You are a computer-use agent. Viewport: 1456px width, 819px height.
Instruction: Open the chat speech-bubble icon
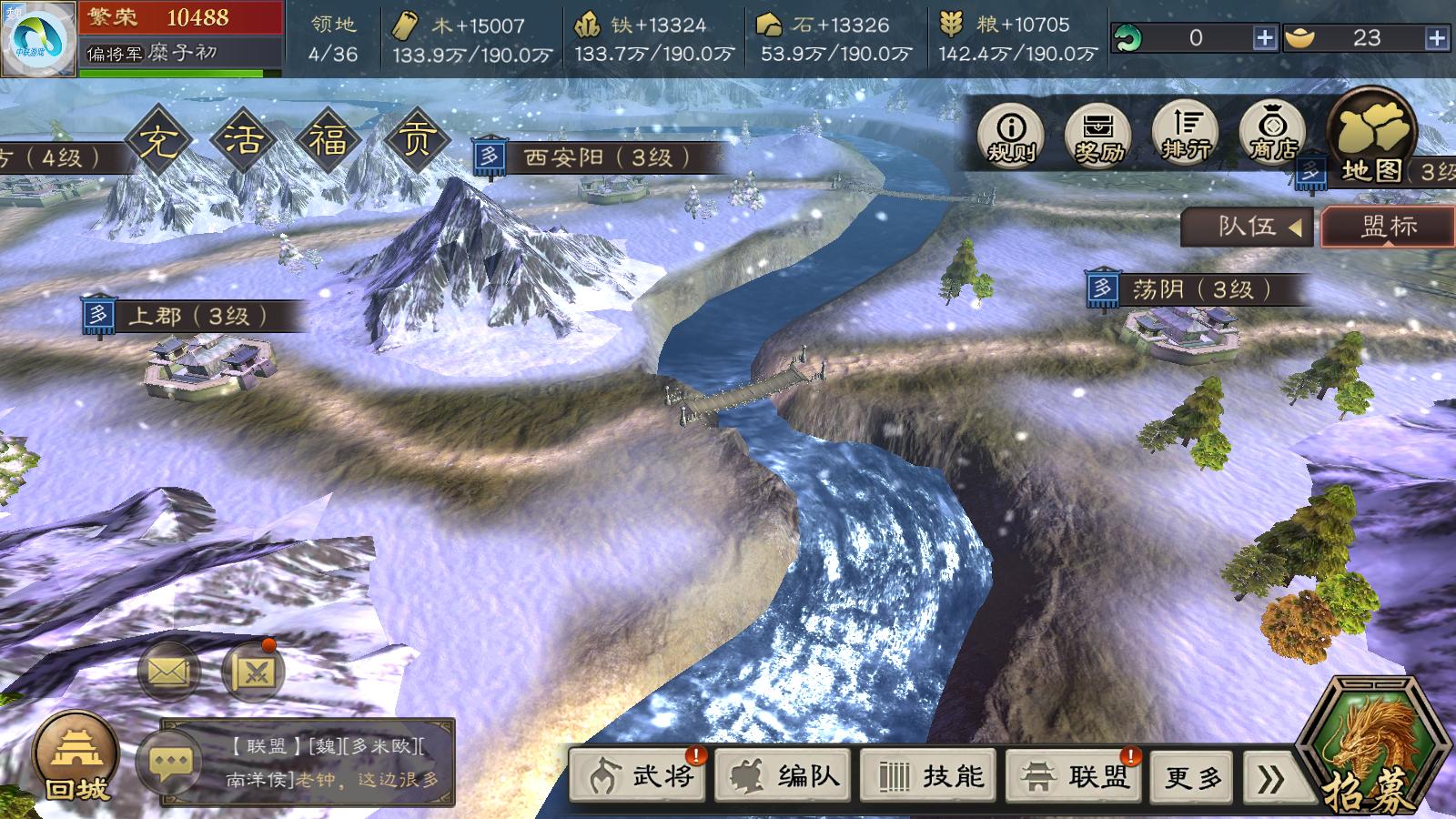point(170,763)
